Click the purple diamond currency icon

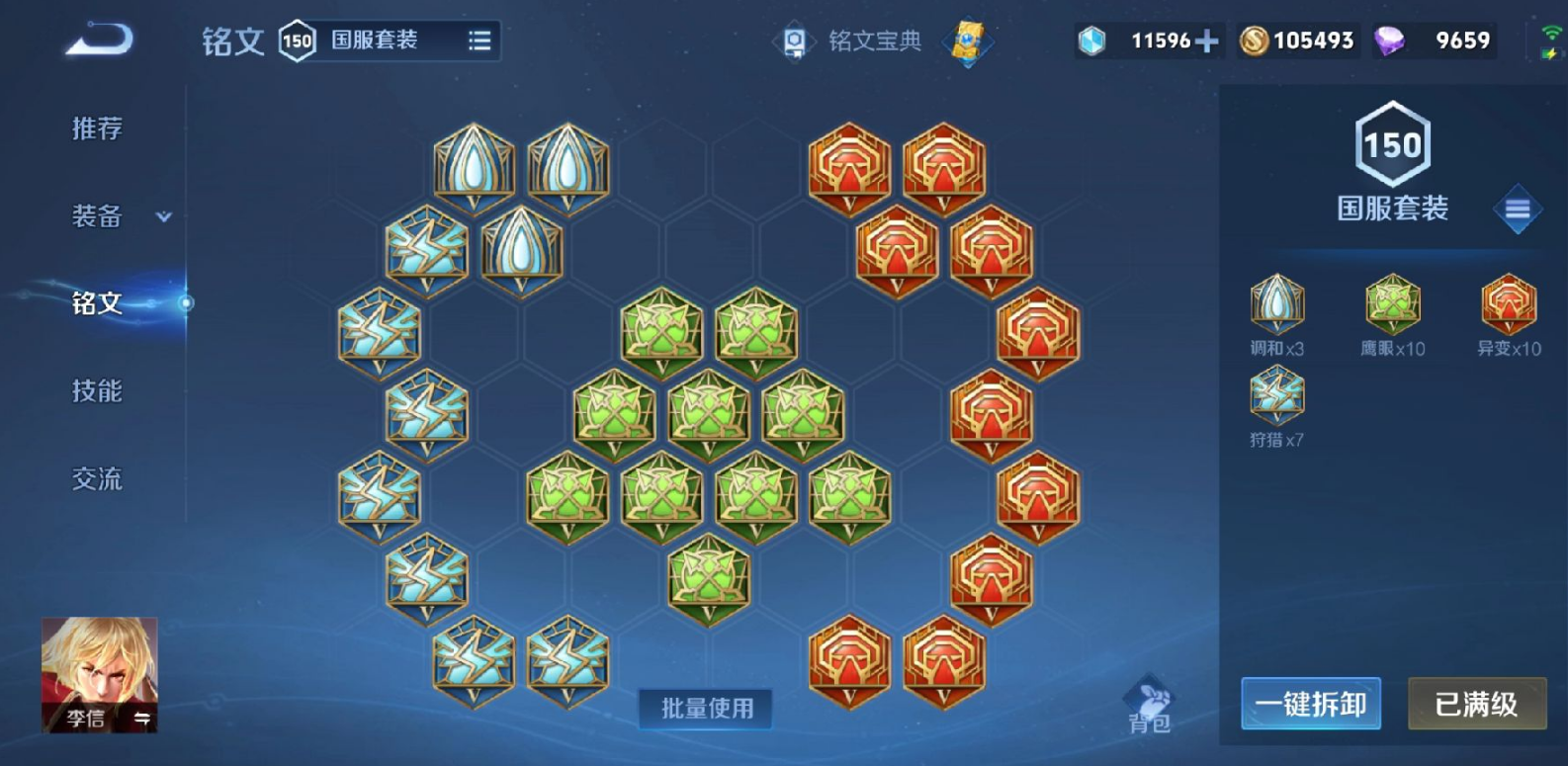point(1390,41)
